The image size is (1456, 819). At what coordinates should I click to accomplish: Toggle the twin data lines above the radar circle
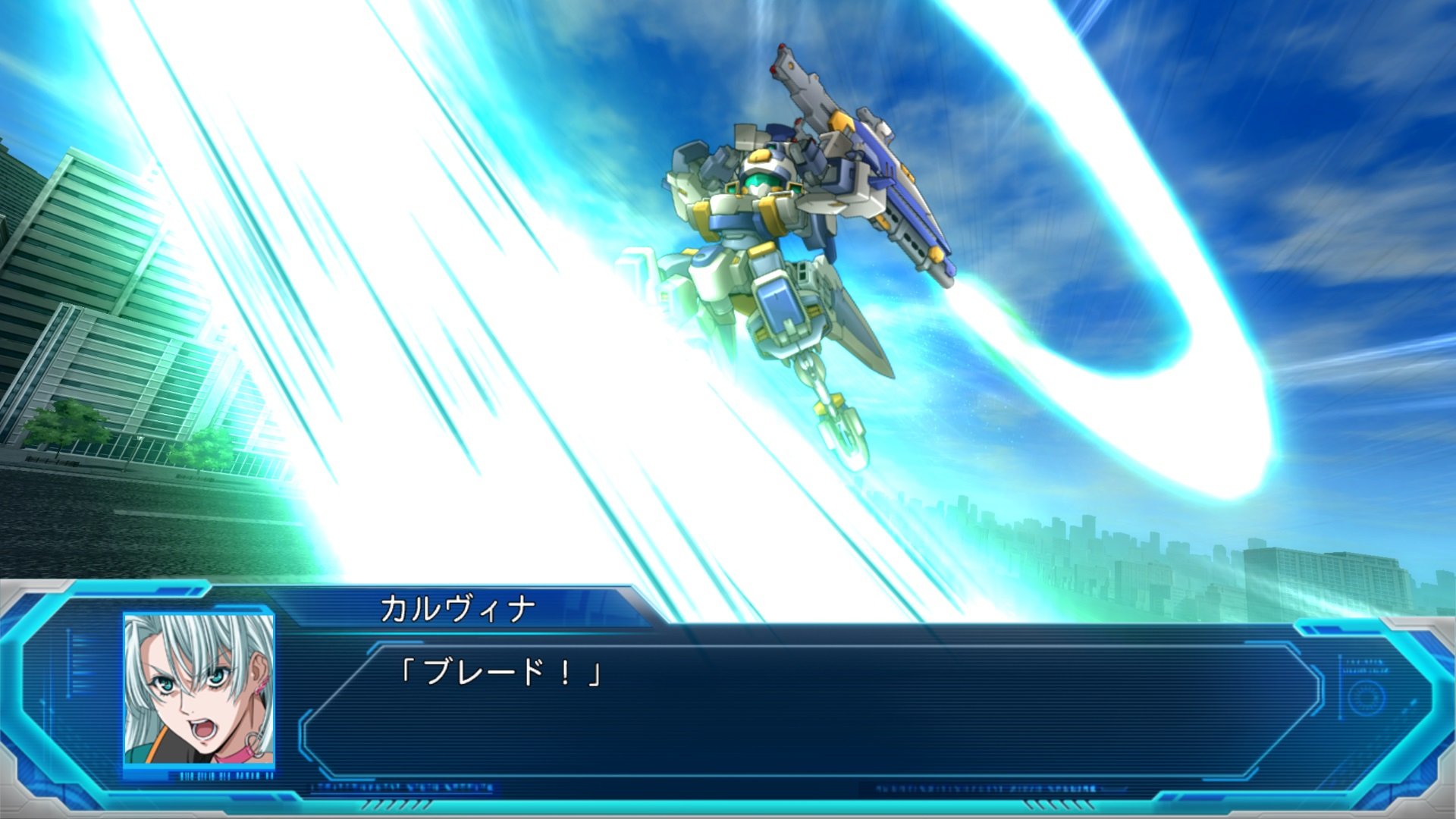[x=1366, y=664]
